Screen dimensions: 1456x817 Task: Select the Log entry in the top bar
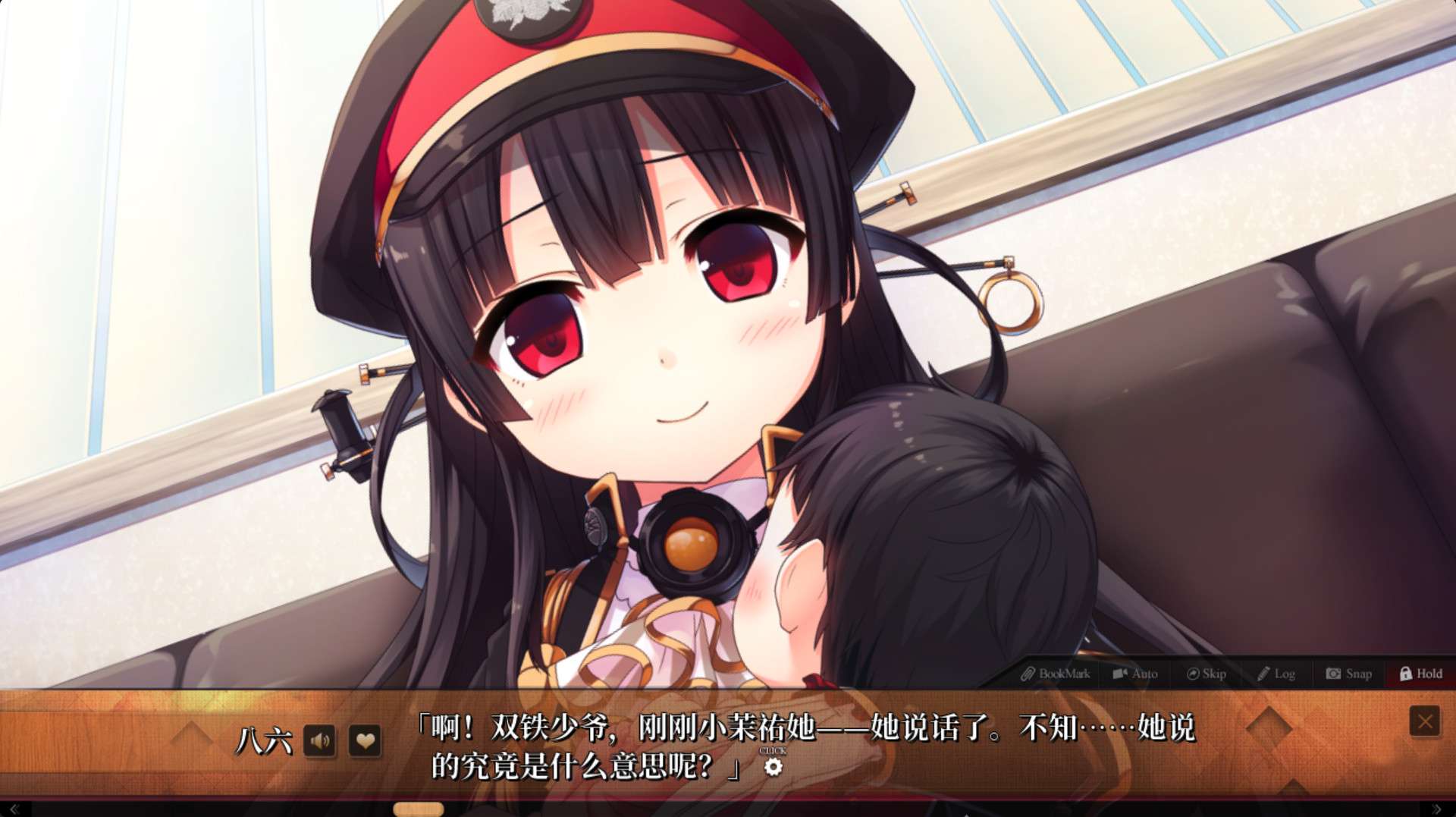1283,674
